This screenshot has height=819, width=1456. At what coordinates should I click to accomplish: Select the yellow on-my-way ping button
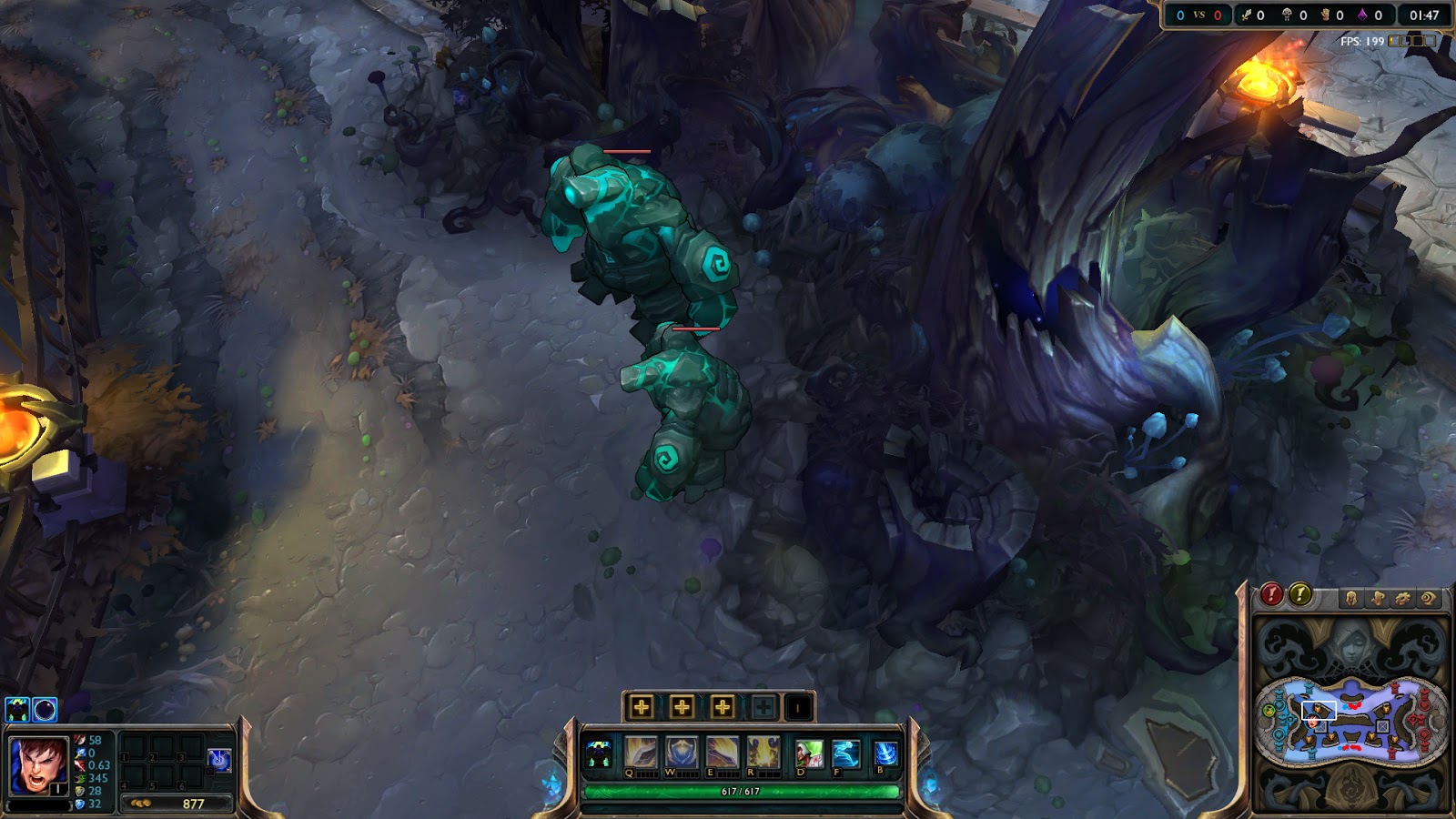1299,596
